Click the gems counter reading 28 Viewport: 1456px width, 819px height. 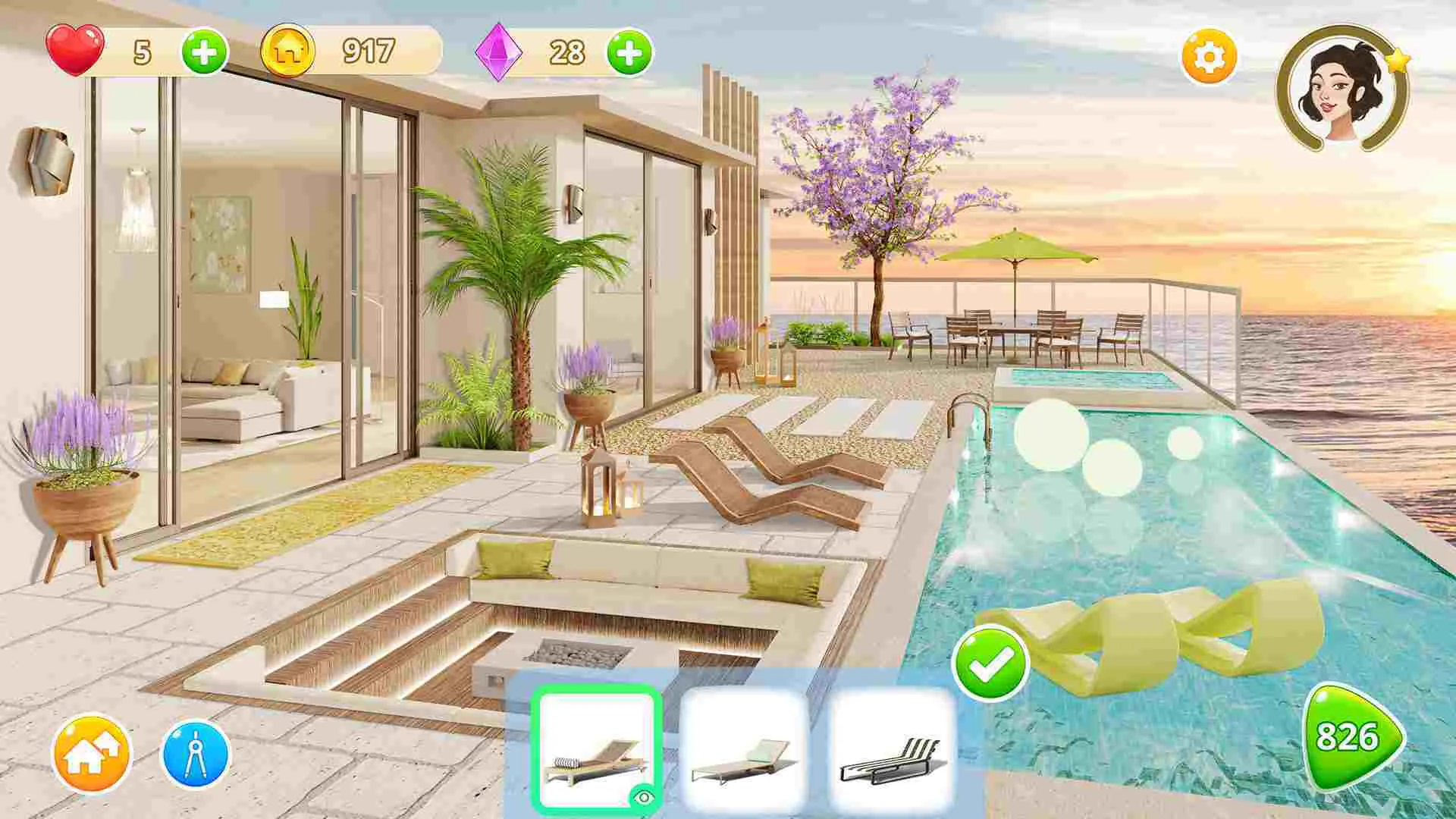tap(569, 53)
